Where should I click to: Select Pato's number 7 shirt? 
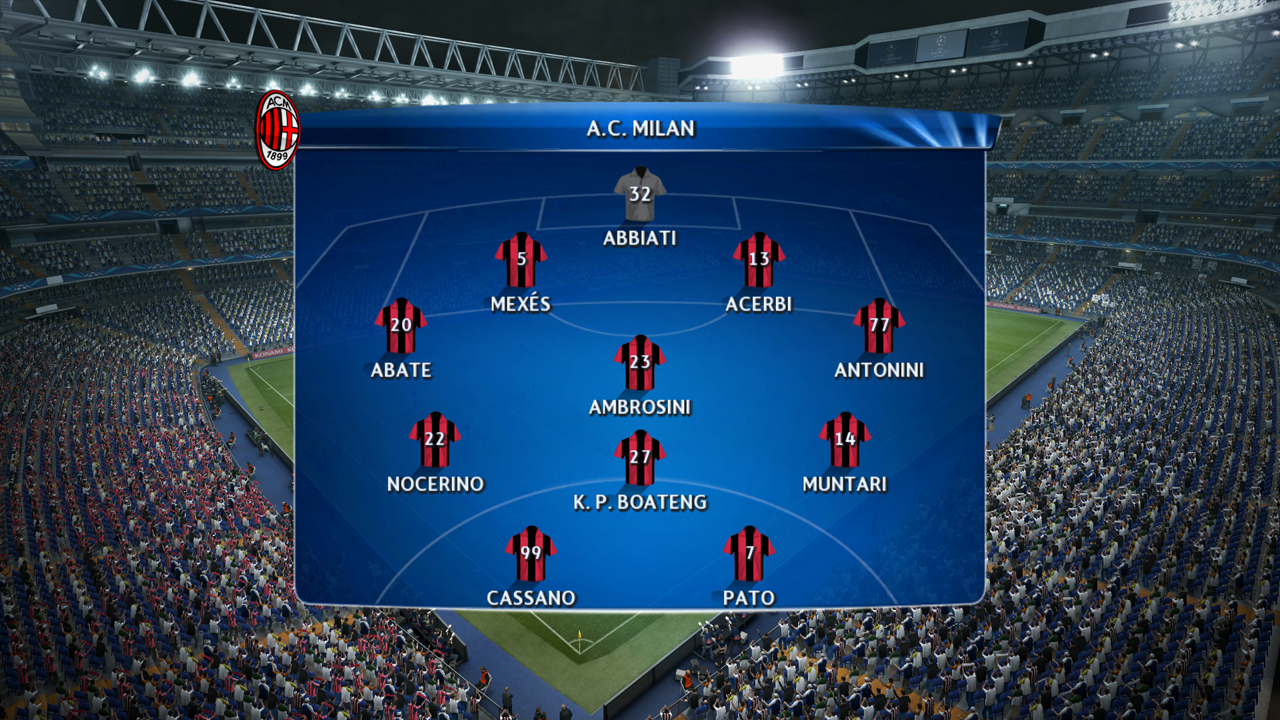pyautogui.click(x=749, y=555)
